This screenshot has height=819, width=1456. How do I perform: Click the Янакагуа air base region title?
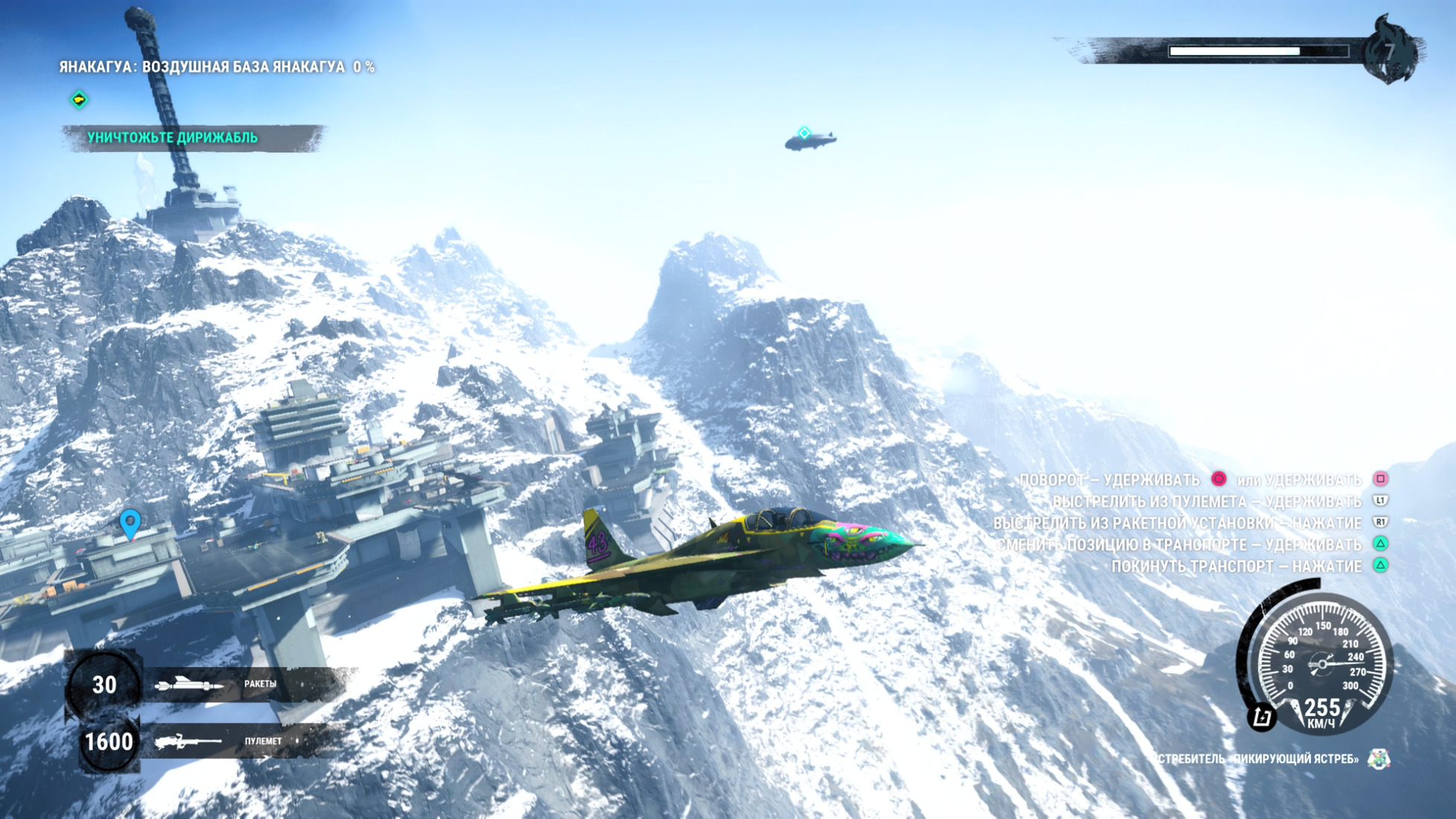[217, 67]
